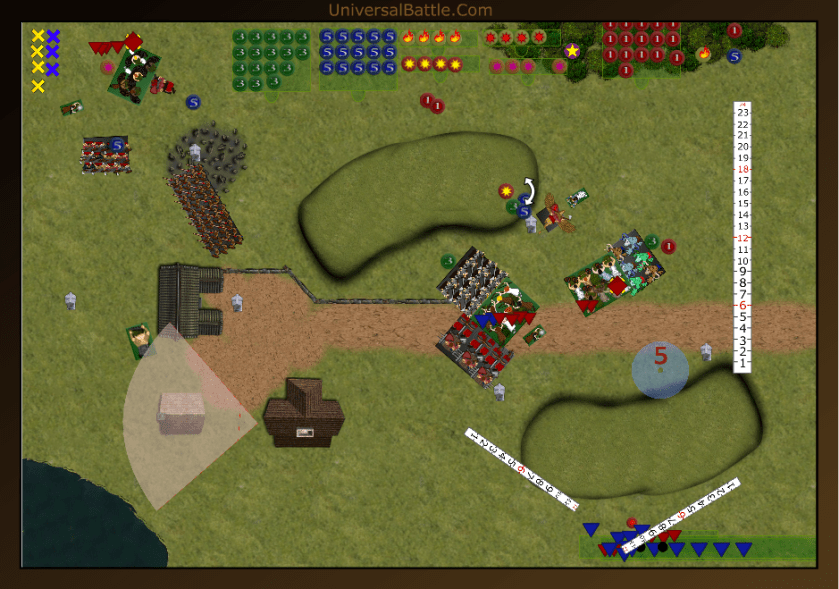Choose the grey infantry regiment by the road
The width and height of the screenshot is (839, 589).
click(x=472, y=278)
